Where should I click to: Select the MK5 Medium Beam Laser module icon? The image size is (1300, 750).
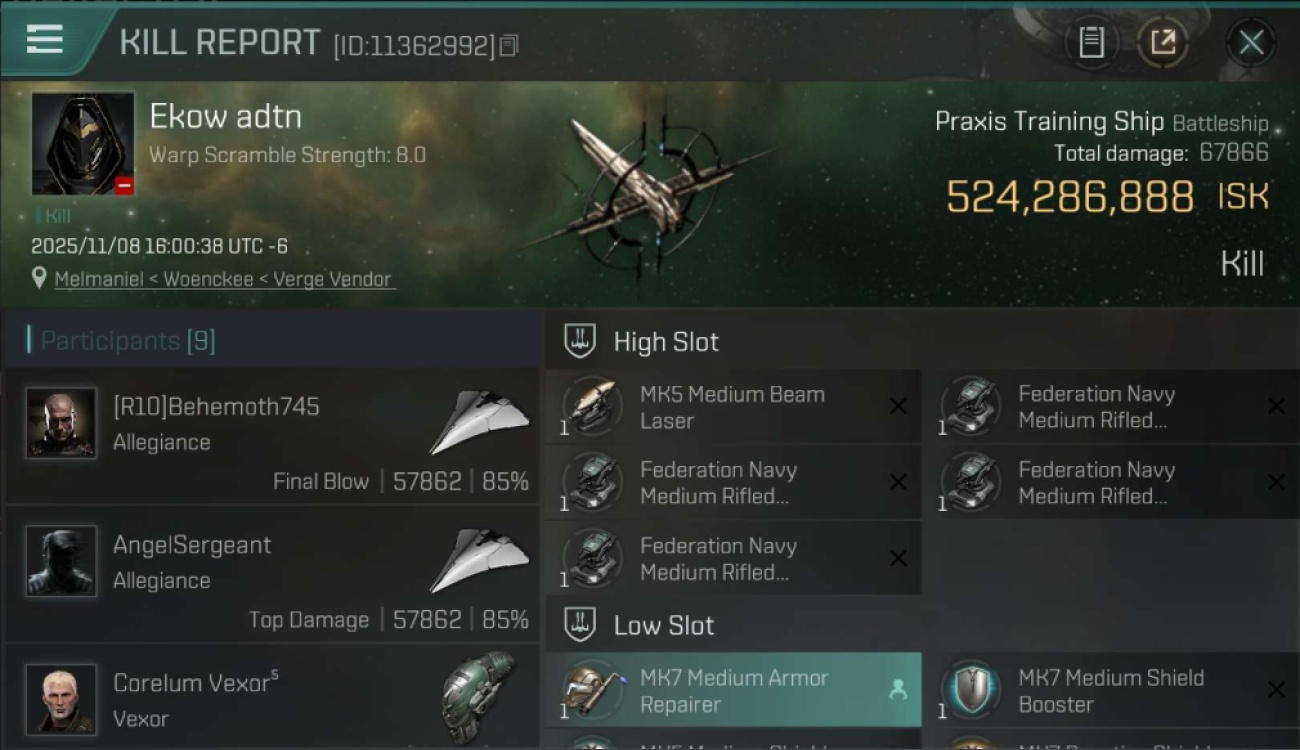coord(593,406)
